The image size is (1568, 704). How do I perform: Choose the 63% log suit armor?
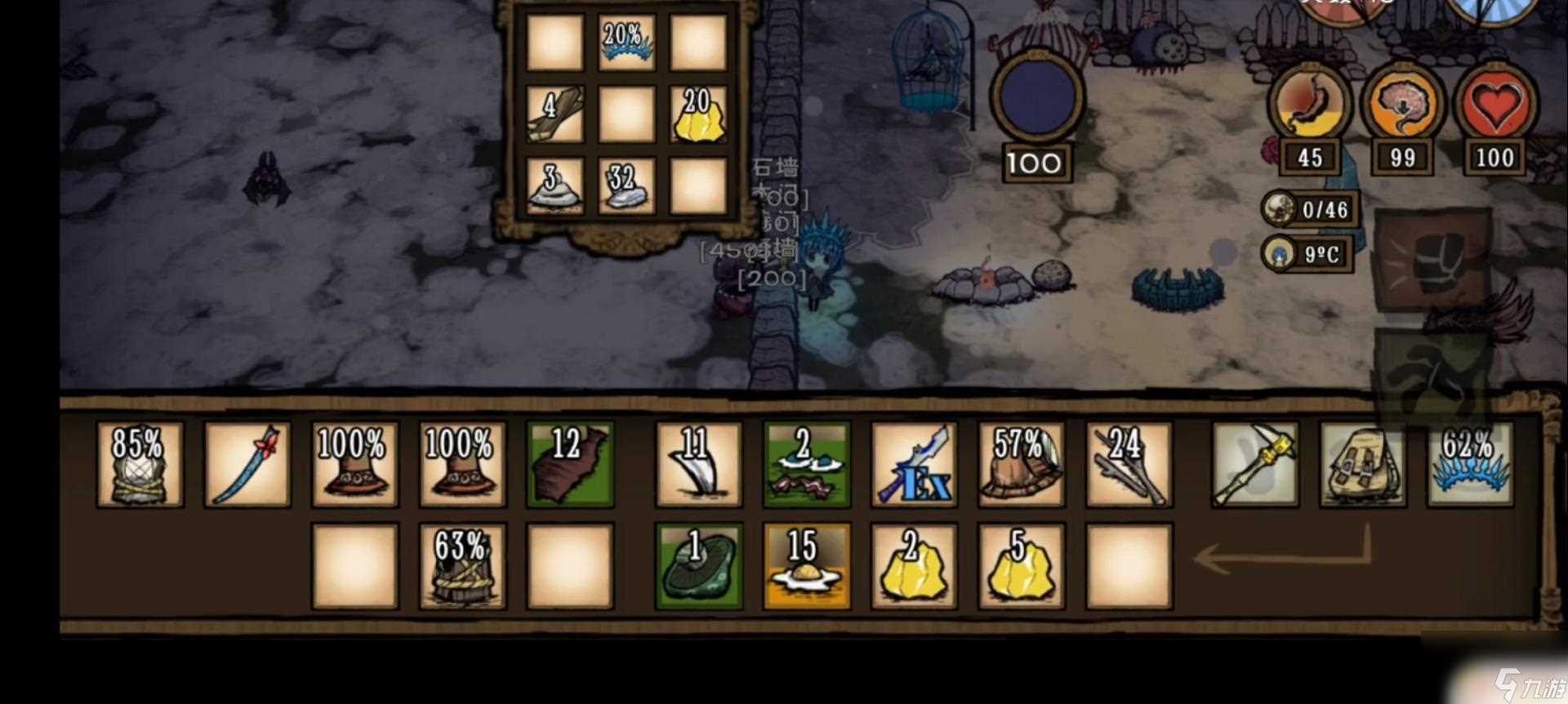(x=462, y=566)
